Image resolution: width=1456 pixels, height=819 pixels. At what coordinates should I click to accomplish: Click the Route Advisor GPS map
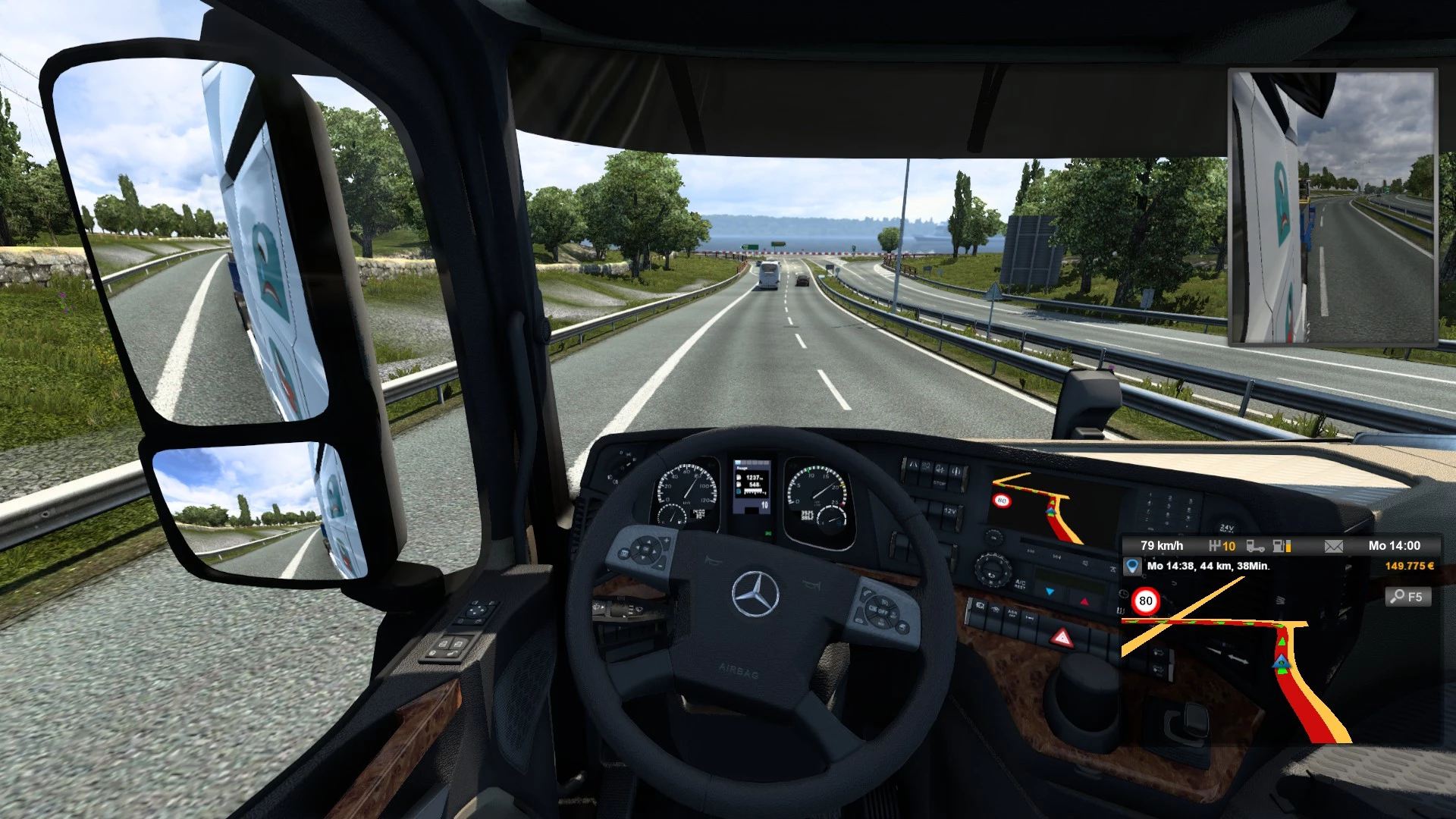tap(1244, 667)
